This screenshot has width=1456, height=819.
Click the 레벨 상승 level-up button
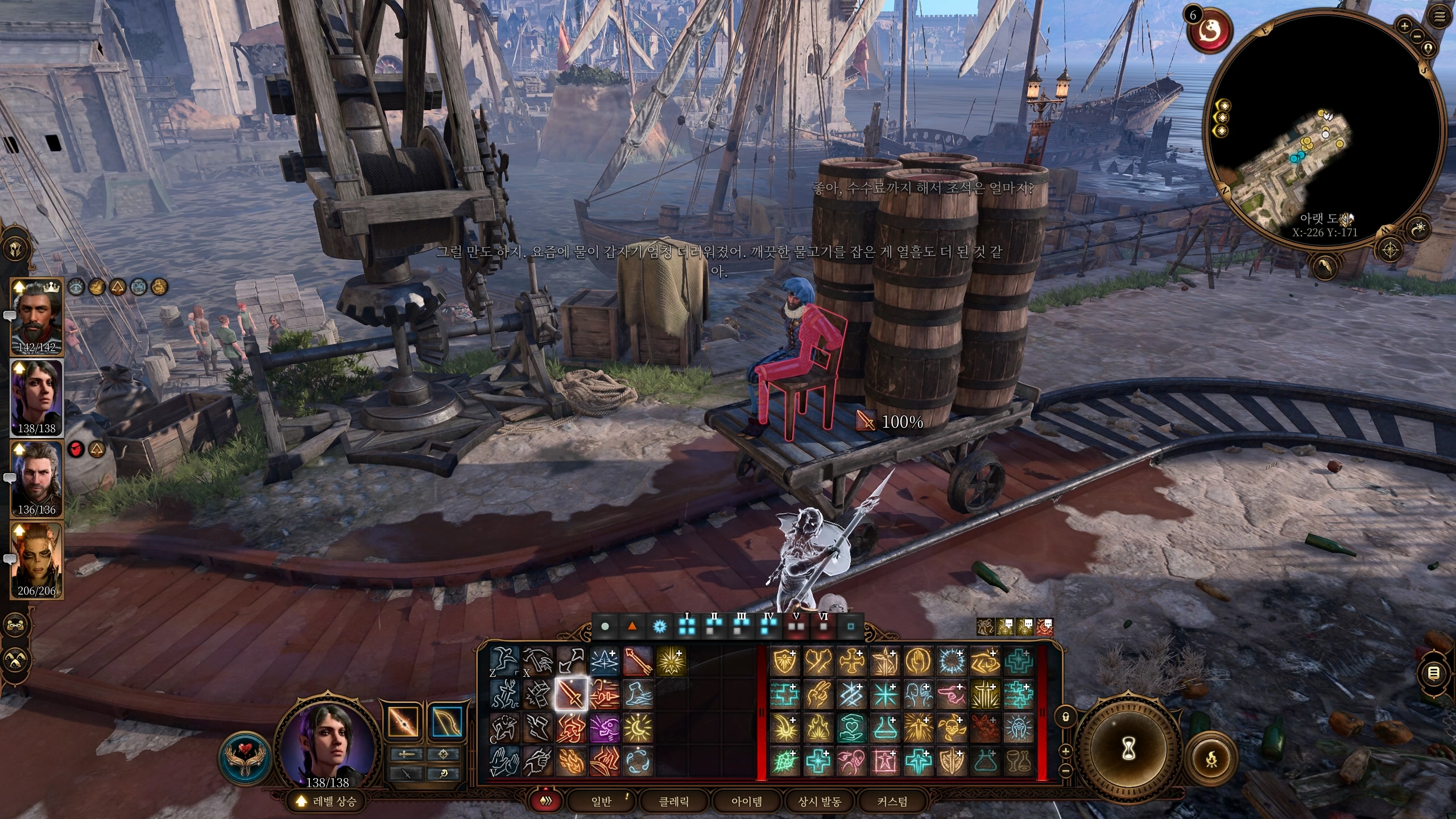[x=327, y=802]
